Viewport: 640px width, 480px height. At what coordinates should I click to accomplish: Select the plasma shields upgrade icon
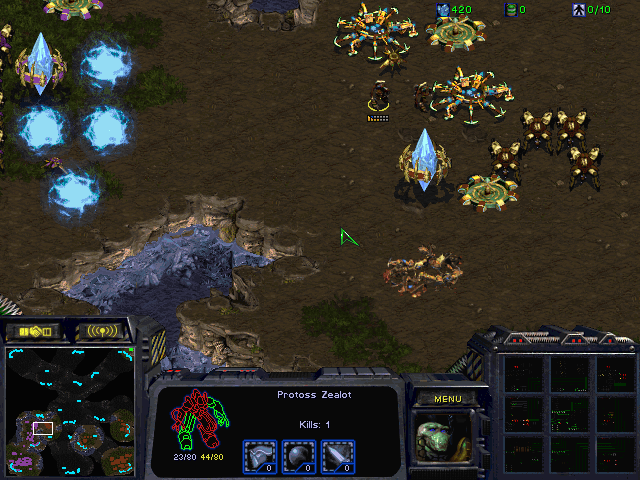(298, 455)
